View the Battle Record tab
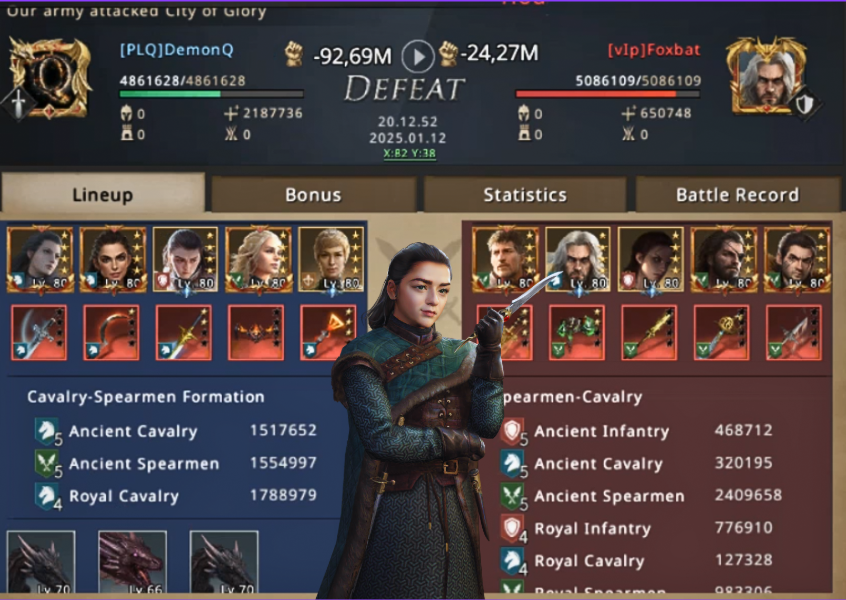Image resolution: width=846 pixels, height=600 pixels. pyautogui.click(x=737, y=195)
